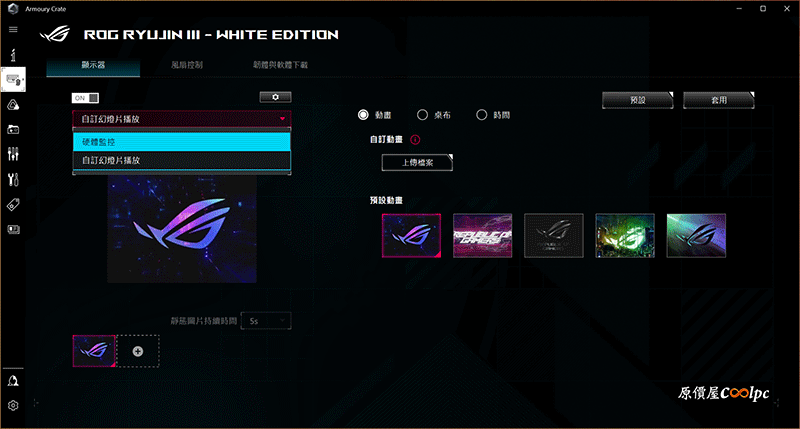The height and width of the screenshot is (429, 800).
Task: Pick 自訂幻燈片播放 in the dropdown list
Action: [x=181, y=160]
